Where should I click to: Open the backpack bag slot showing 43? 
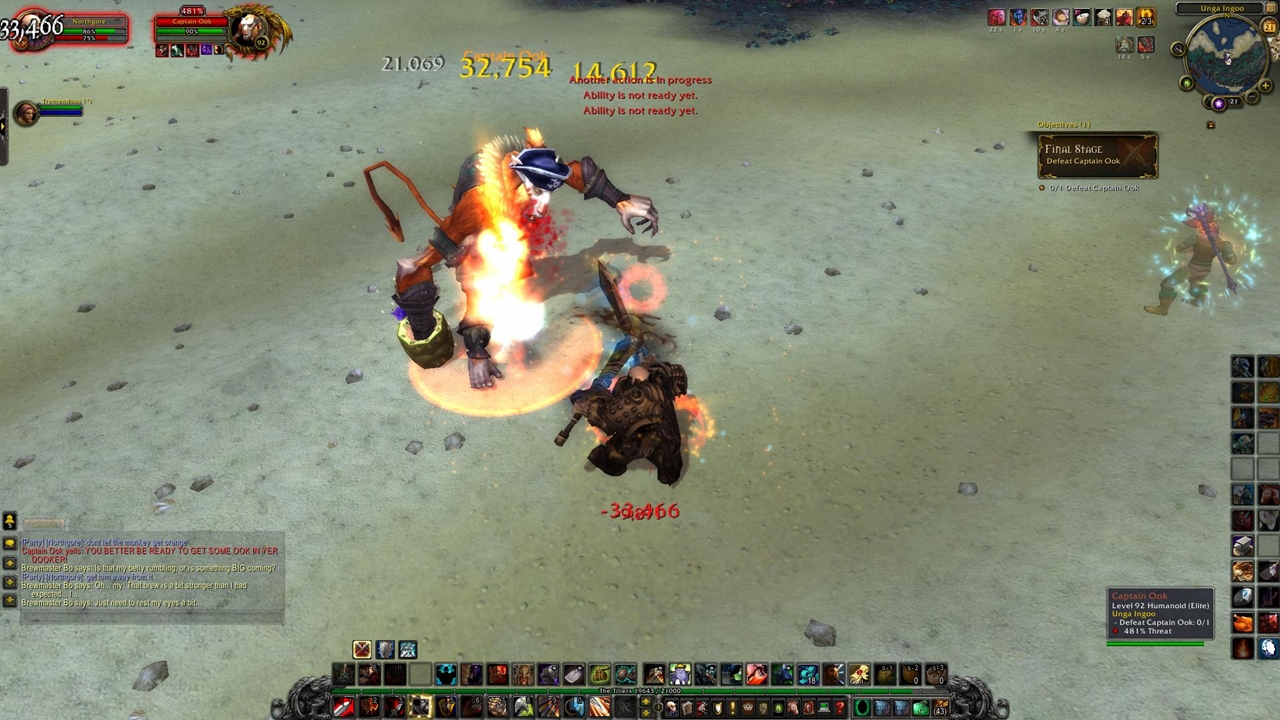(x=939, y=708)
